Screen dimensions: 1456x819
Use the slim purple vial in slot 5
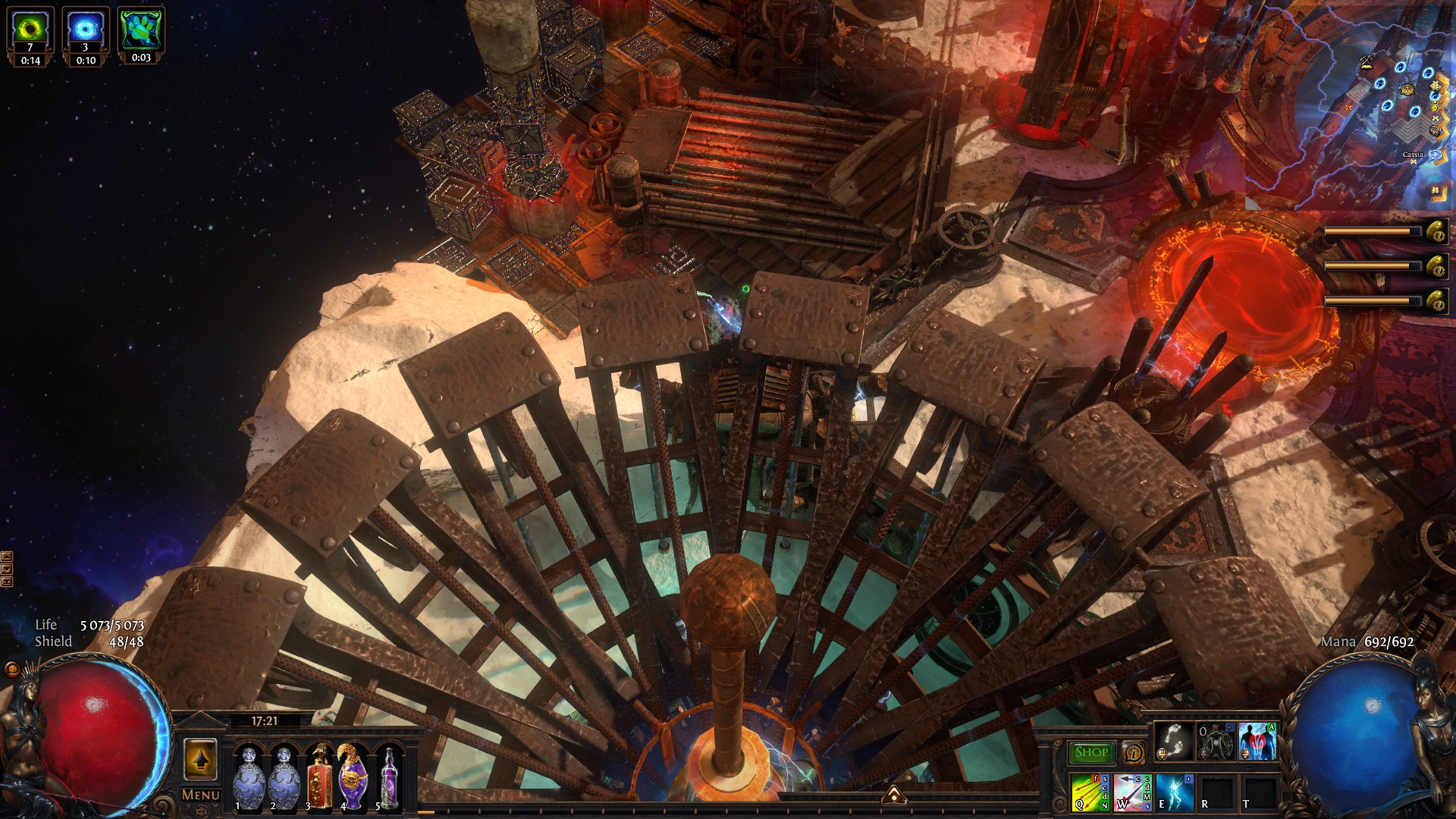[390, 777]
